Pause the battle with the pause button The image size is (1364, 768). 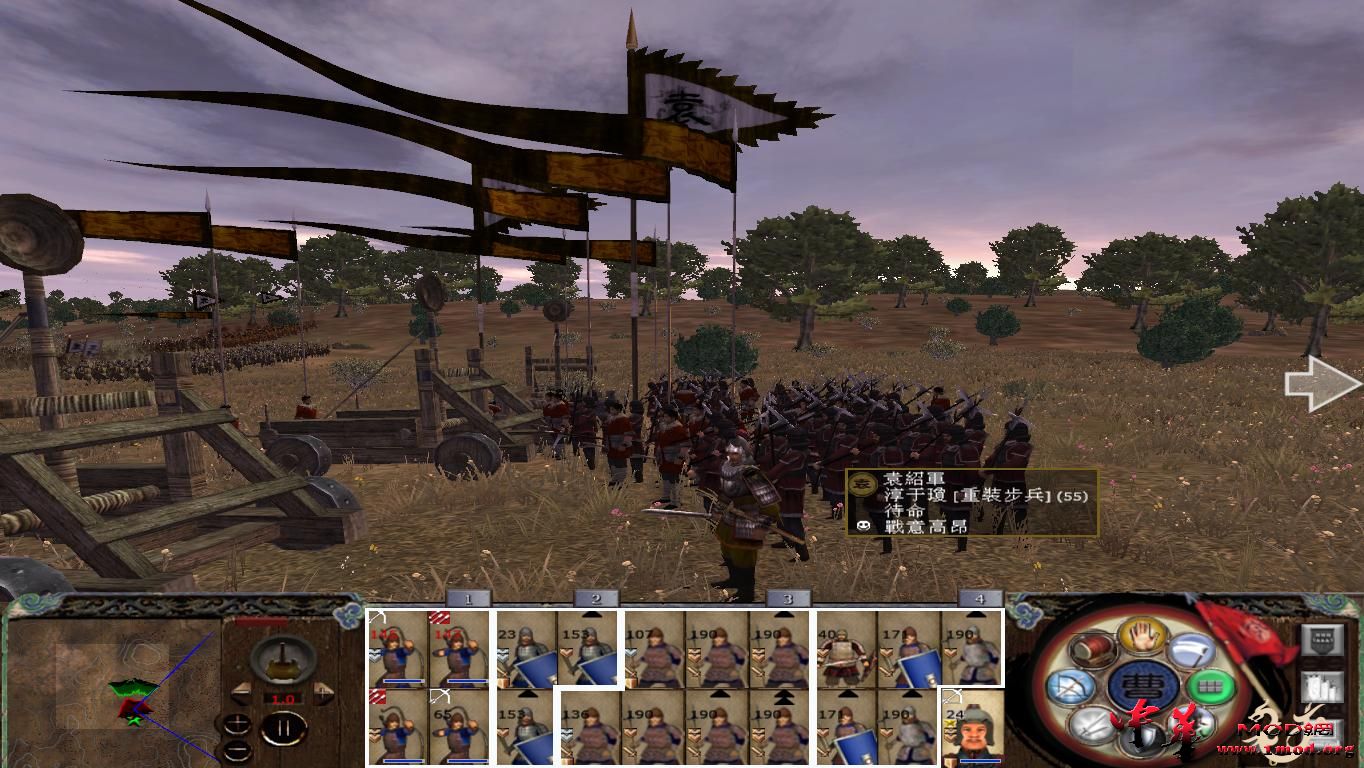[x=283, y=728]
